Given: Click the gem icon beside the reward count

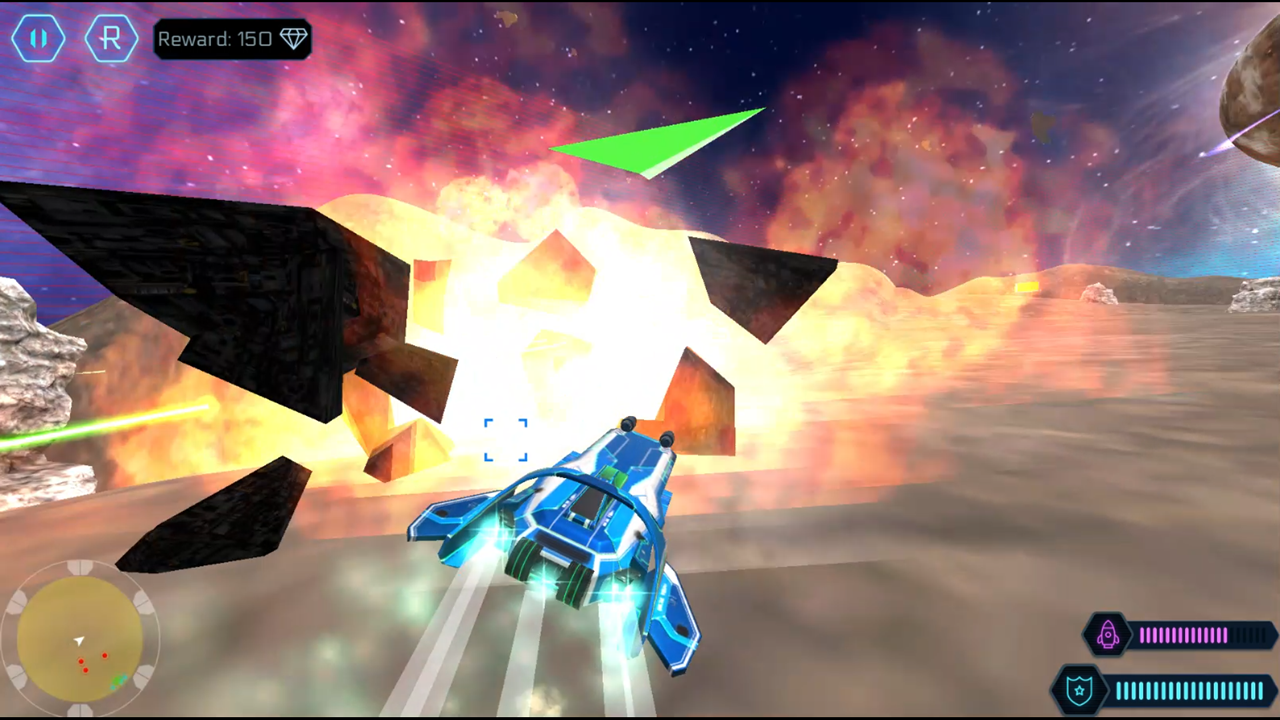Looking at the screenshot, I should 293,38.
